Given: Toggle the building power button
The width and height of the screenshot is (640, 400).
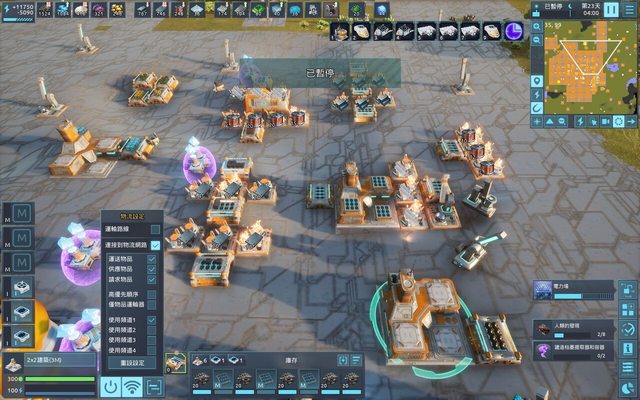Looking at the screenshot, I should [111, 386].
